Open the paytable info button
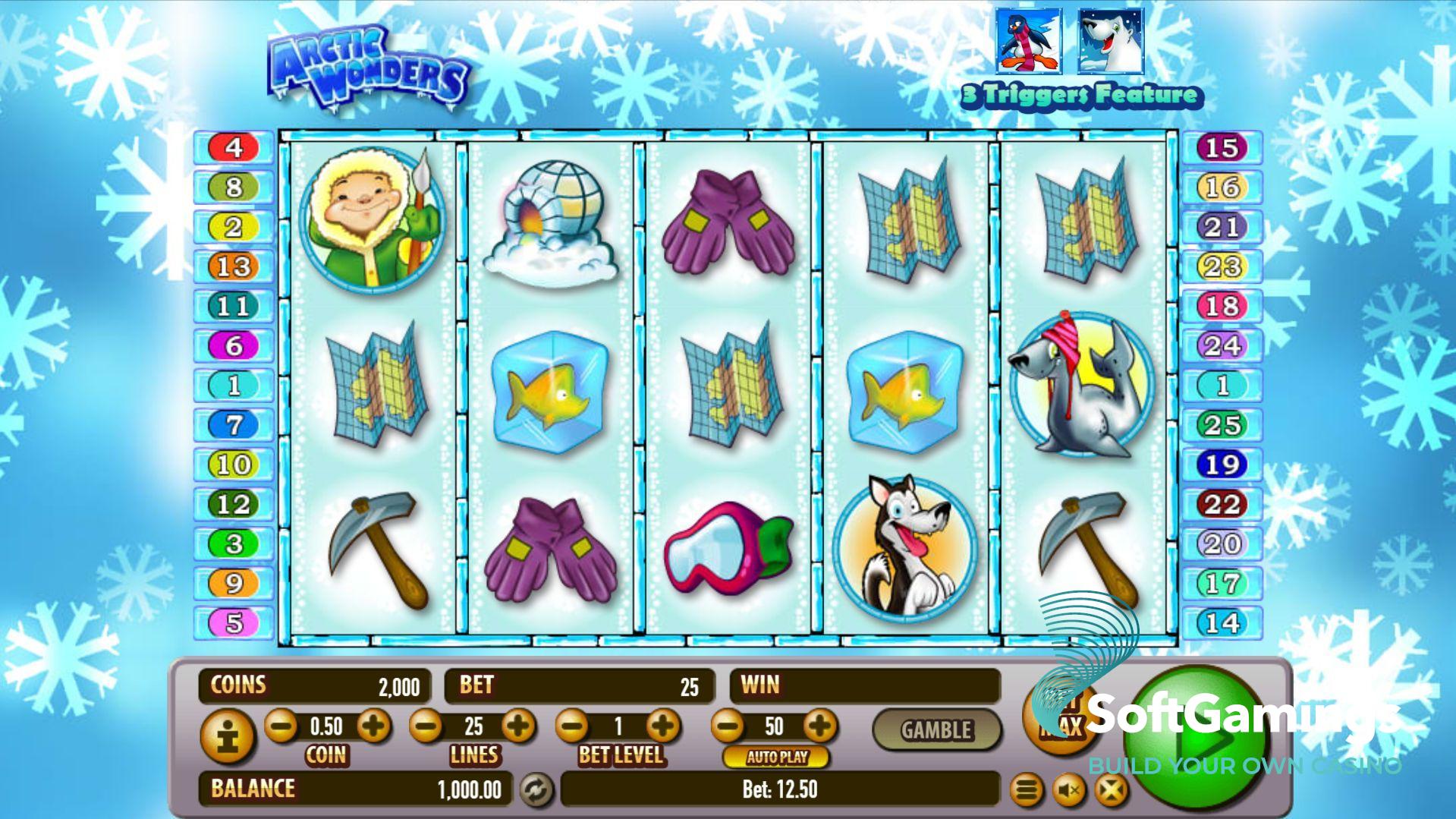The width and height of the screenshot is (1456, 819). click(x=227, y=736)
